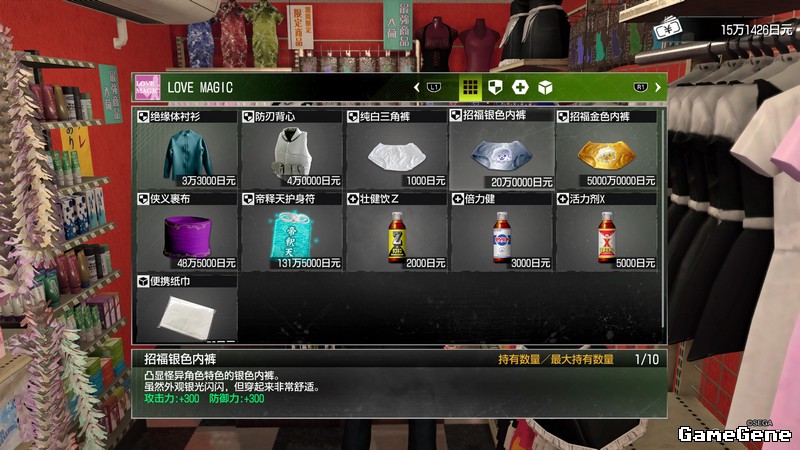Image resolution: width=800 pixels, height=450 pixels.
Task: Pick the 便携纸巾 tissue item
Action: point(186,312)
